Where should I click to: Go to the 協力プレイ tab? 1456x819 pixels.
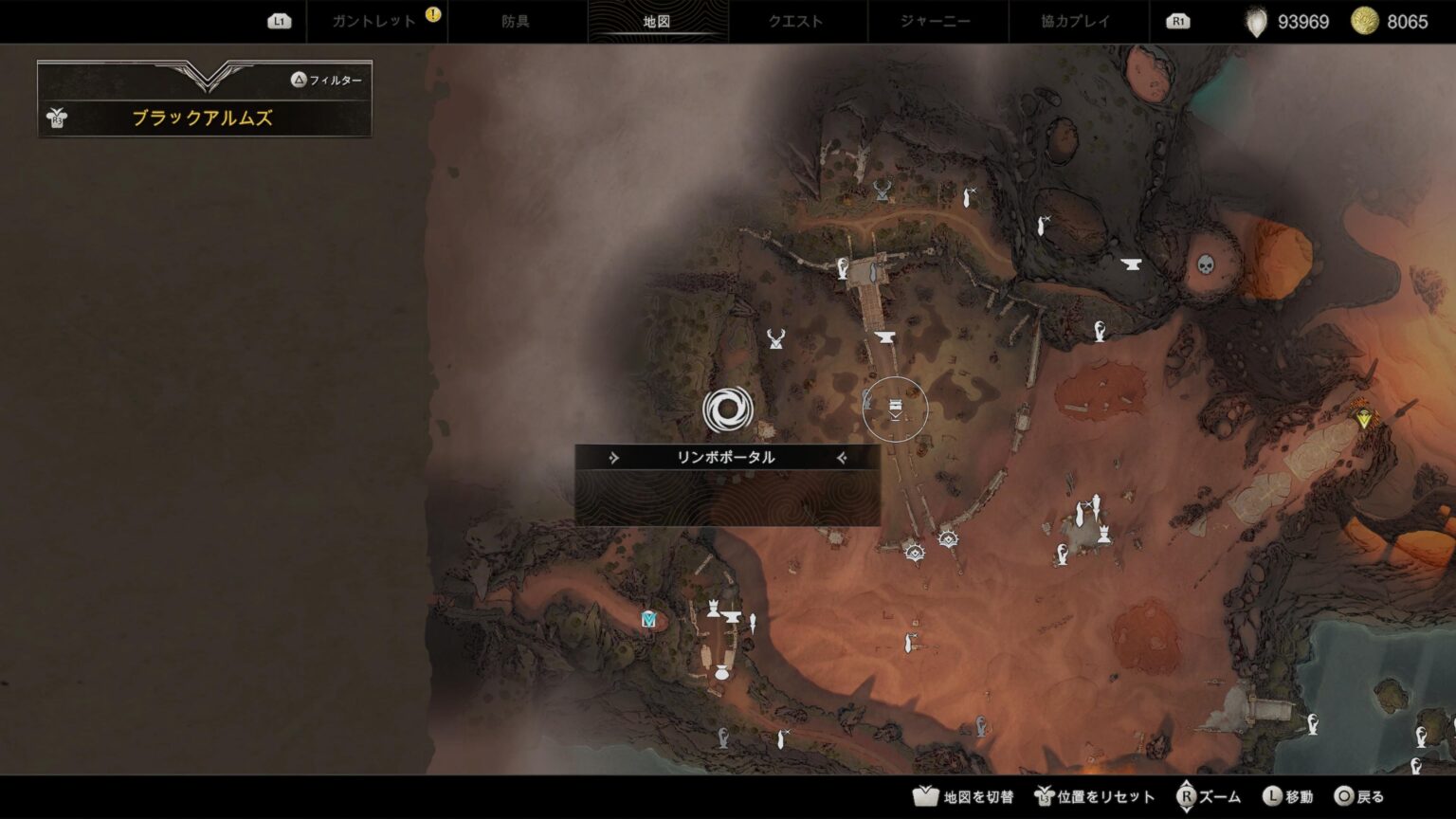(1077, 21)
